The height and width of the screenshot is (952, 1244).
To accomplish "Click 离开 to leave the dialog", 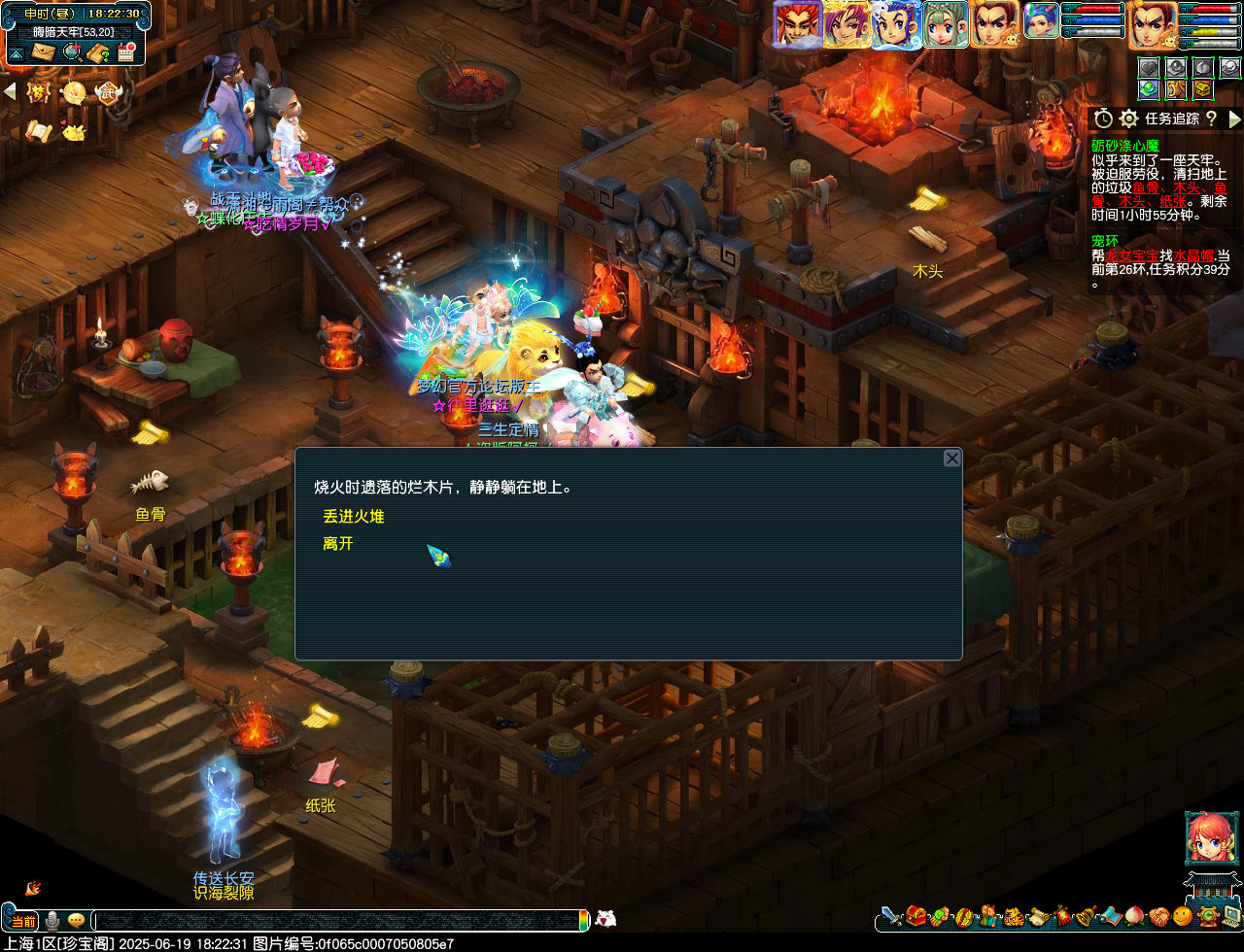I will (337, 544).
